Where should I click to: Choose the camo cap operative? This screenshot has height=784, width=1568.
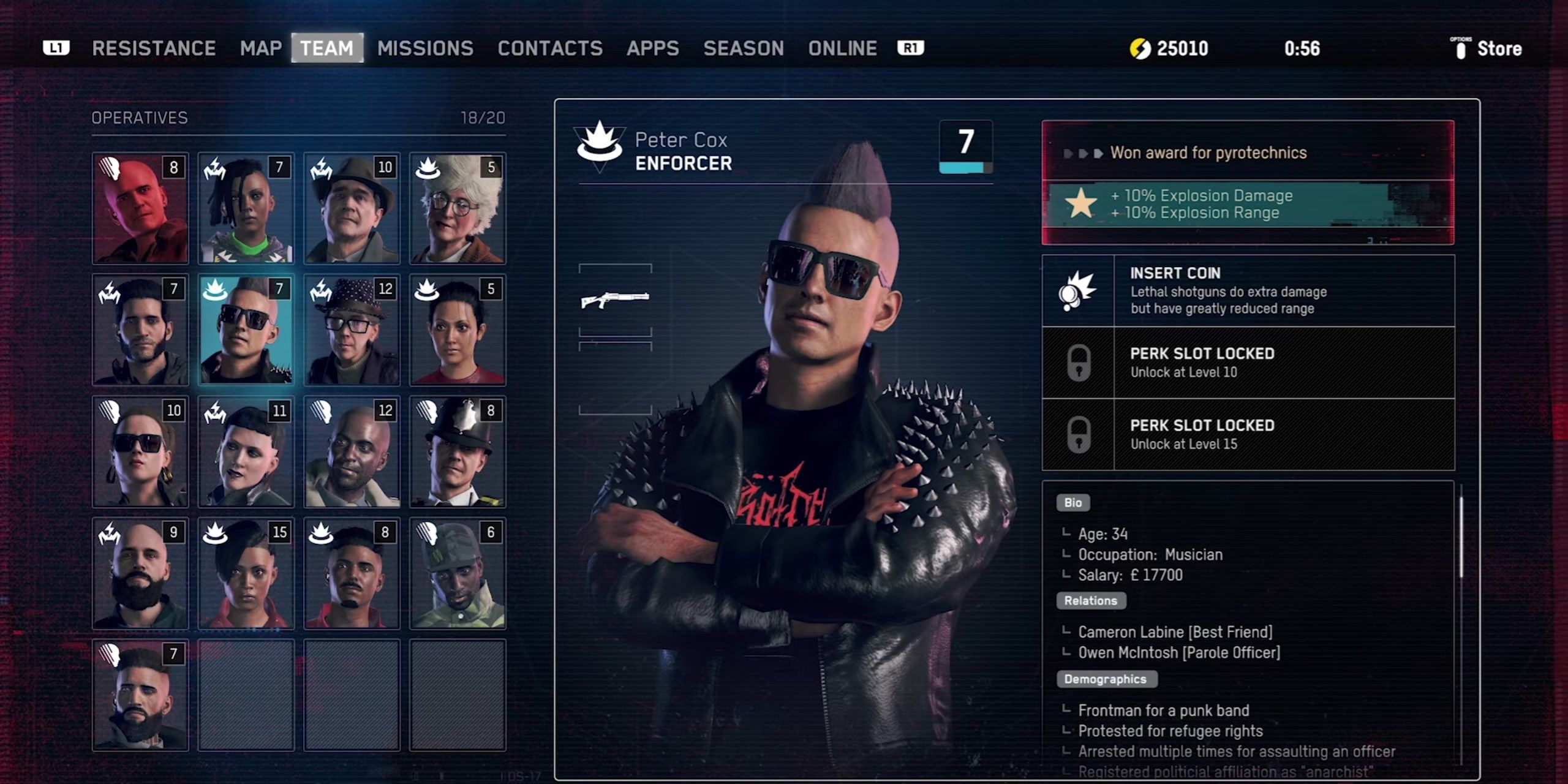pos(458,573)
